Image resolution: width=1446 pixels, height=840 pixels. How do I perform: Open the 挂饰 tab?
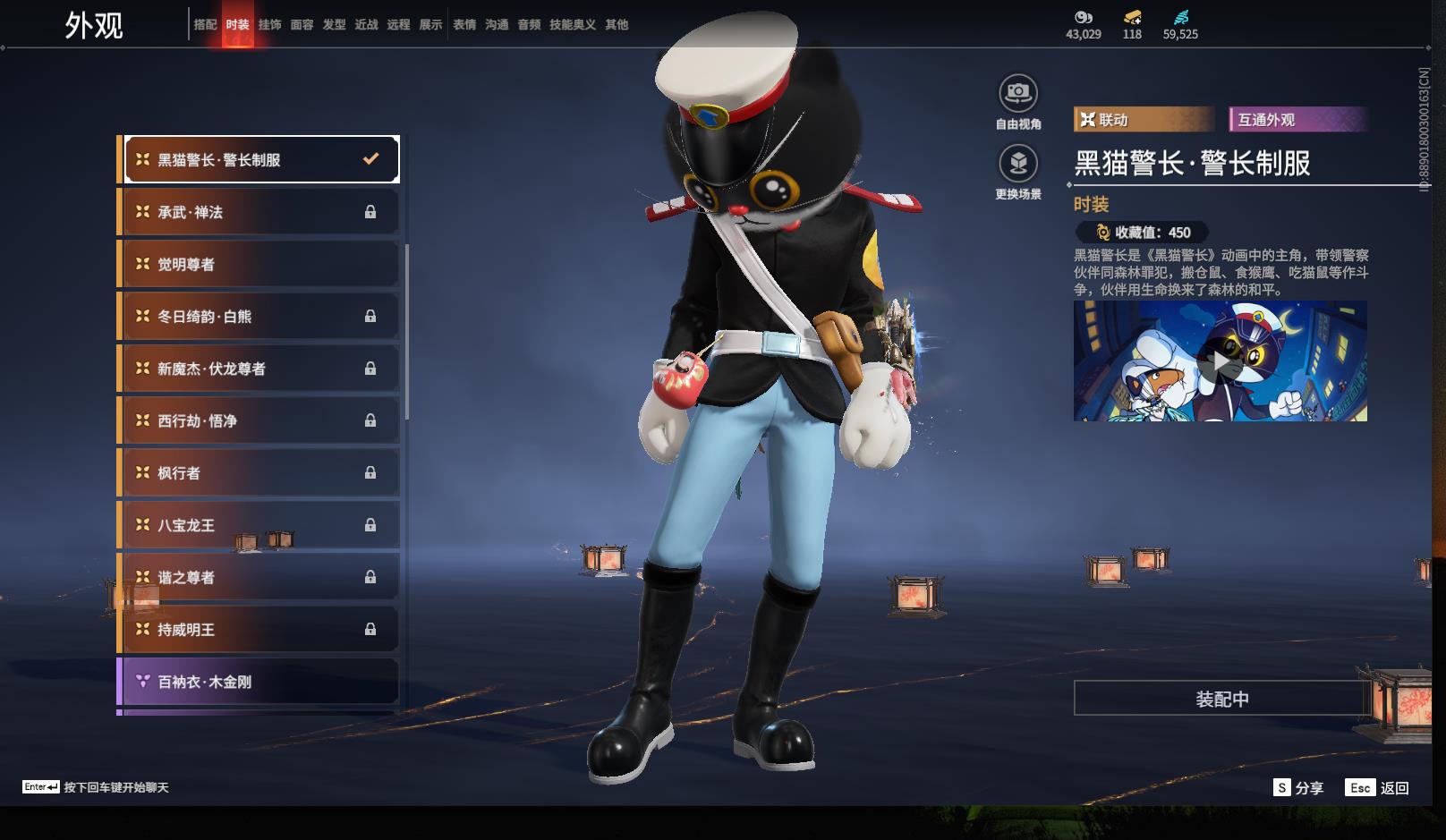pyautogui.click(x=269, y=25)
